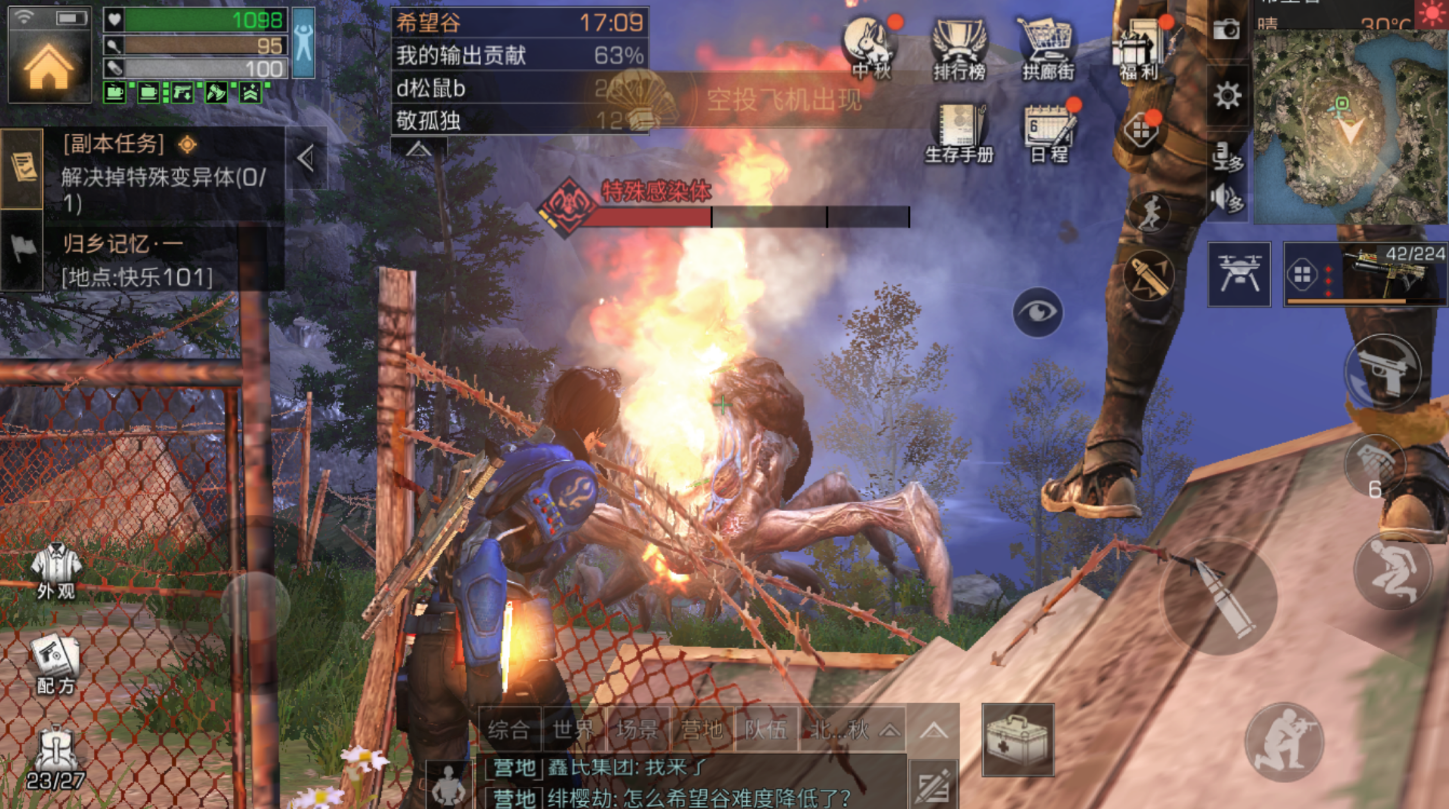Open the 福利 rewards gift box
The height and width of the screenshot is (809, 1449).
[1139, 45]
